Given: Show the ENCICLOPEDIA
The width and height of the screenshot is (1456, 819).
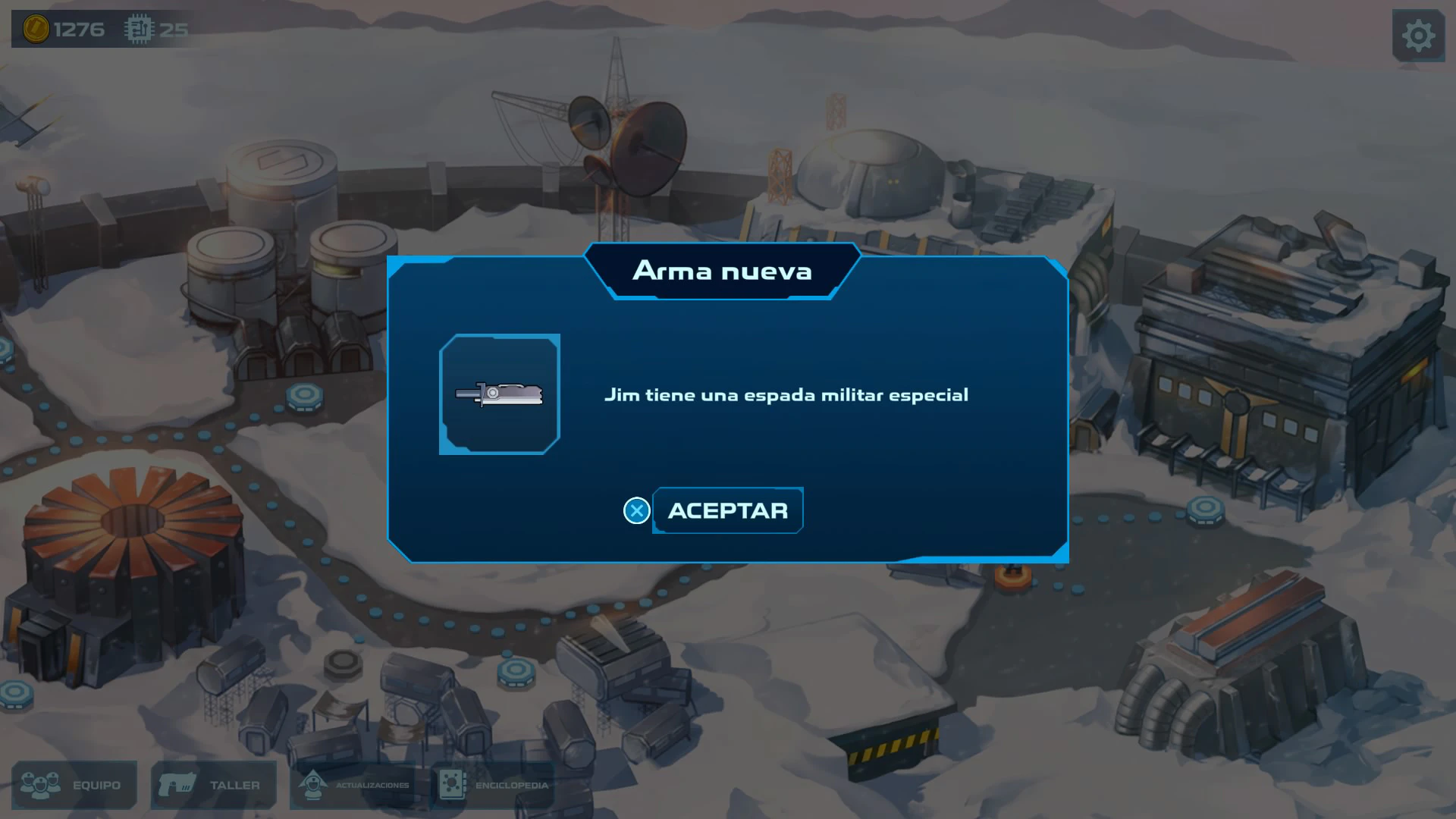Looking at the screenshot, I should tap(493, 785).
